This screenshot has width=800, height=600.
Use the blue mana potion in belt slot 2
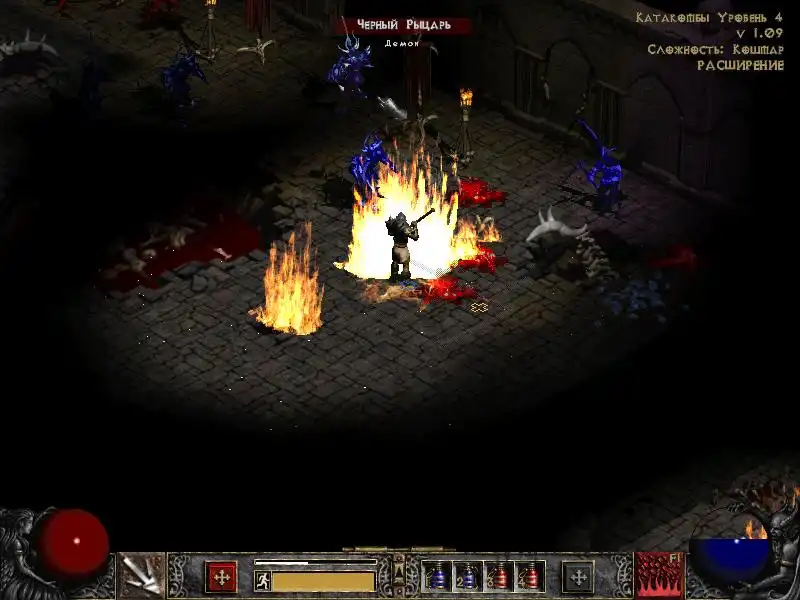[467, 577]
